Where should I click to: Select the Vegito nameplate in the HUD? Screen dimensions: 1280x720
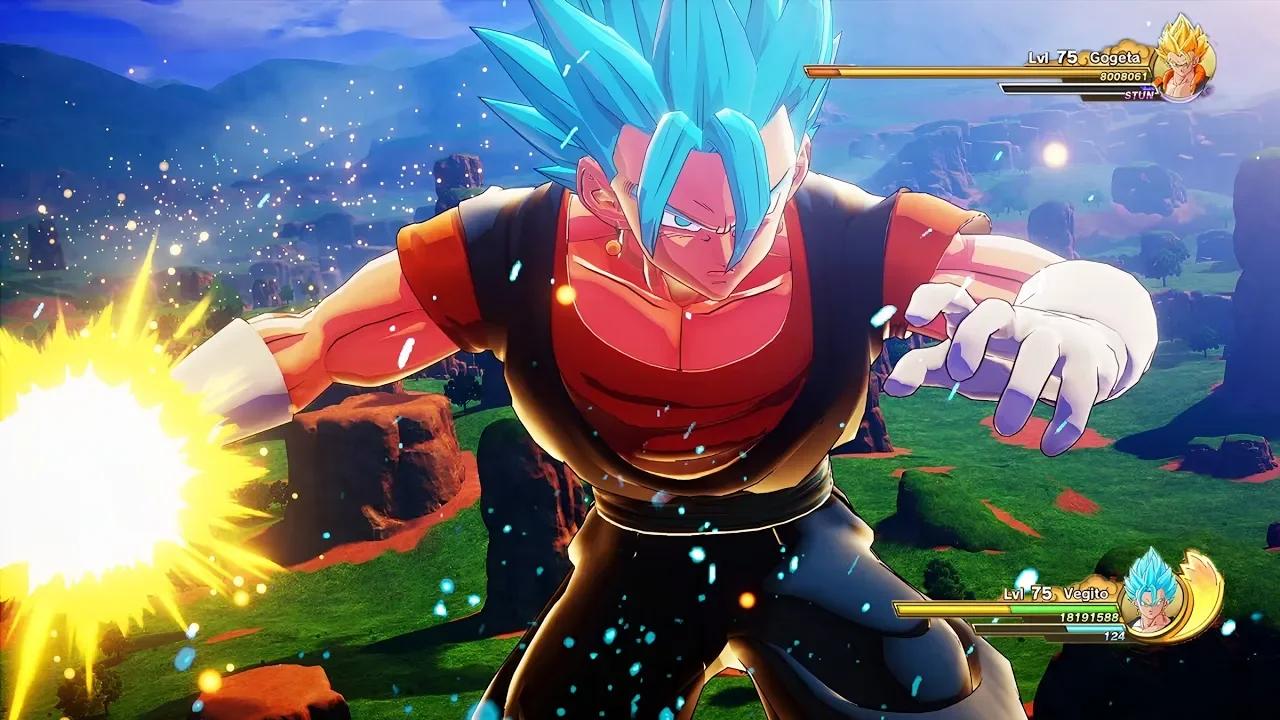pos(1087,594)
